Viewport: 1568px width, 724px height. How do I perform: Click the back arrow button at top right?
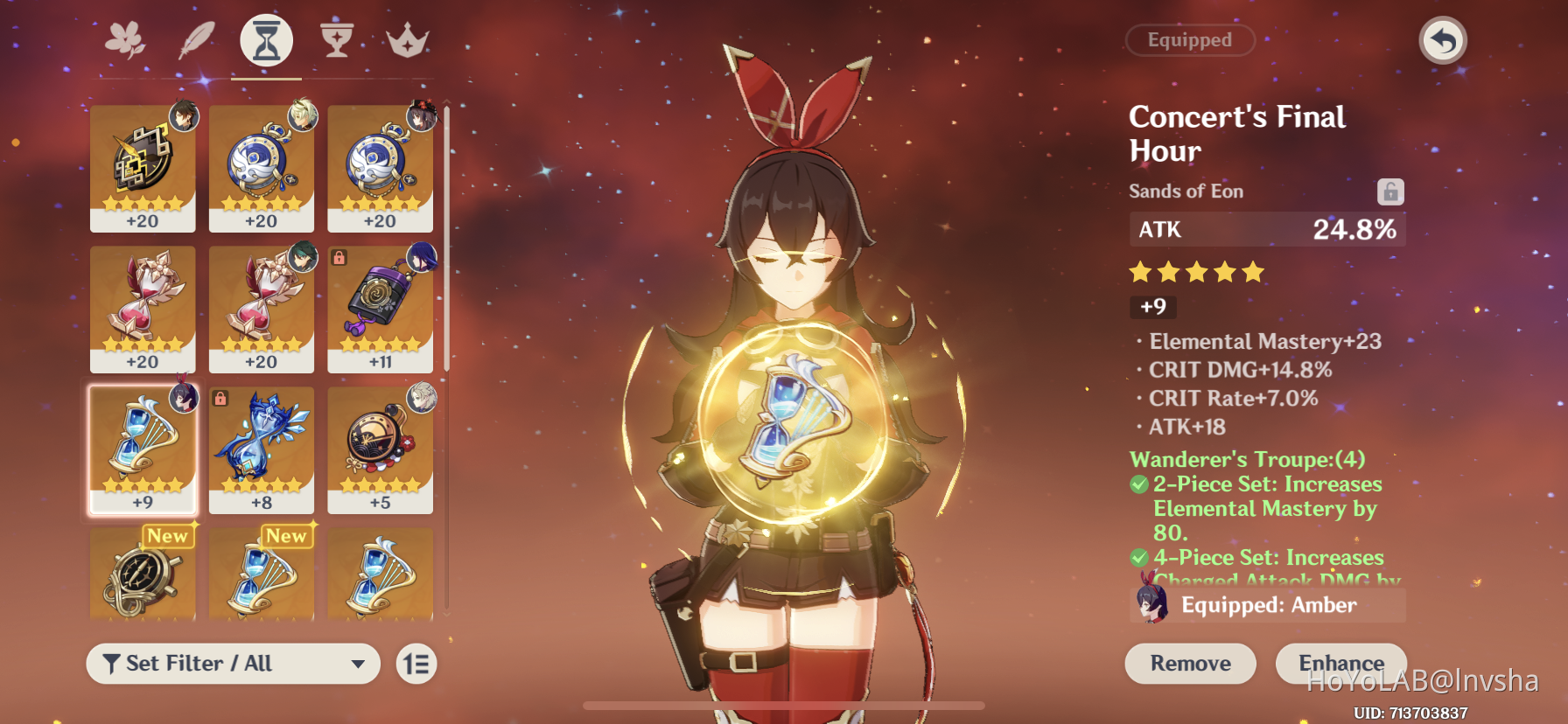pos(1442,40)
